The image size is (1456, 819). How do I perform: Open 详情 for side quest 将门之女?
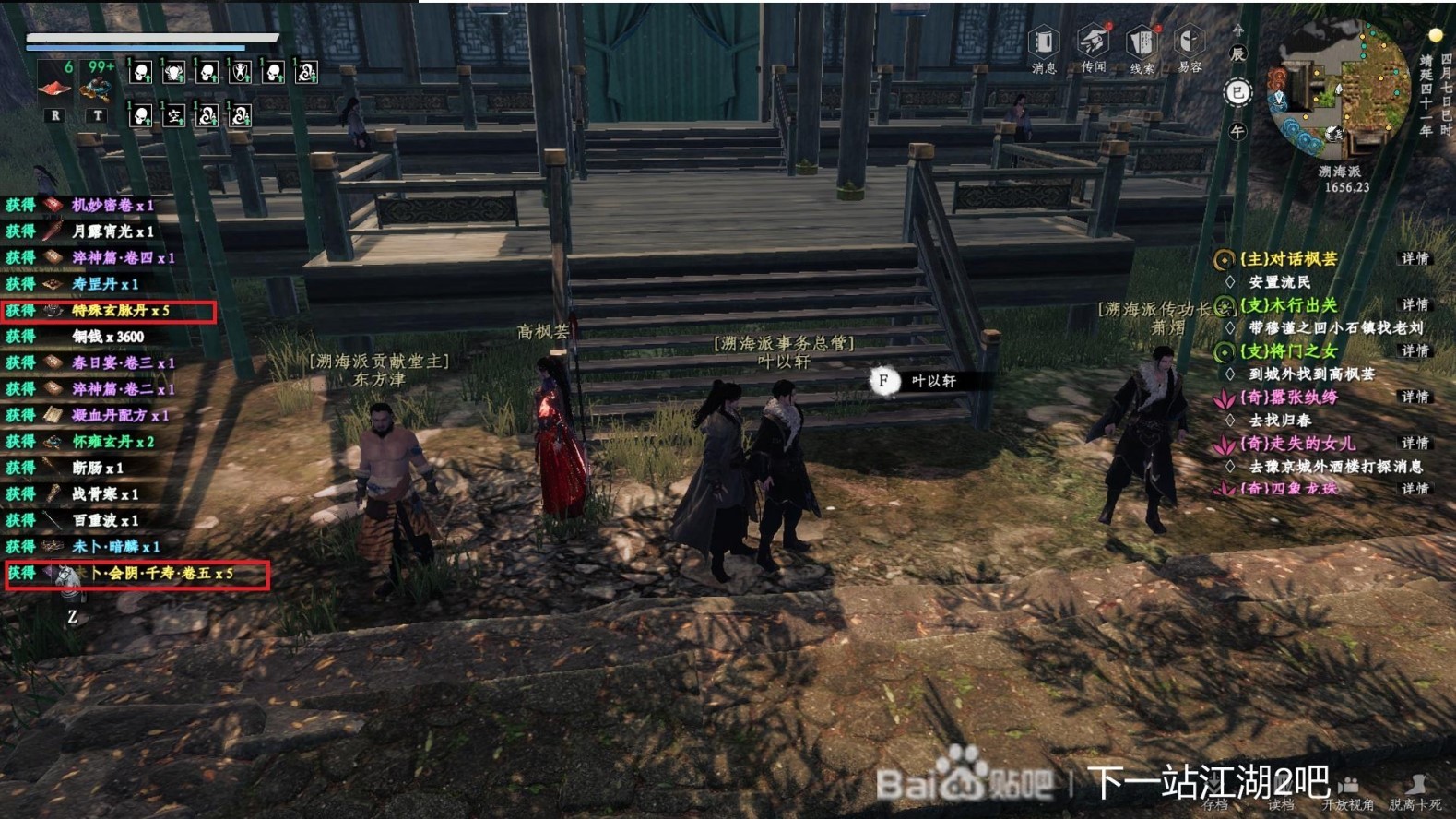click(1415, 350)
